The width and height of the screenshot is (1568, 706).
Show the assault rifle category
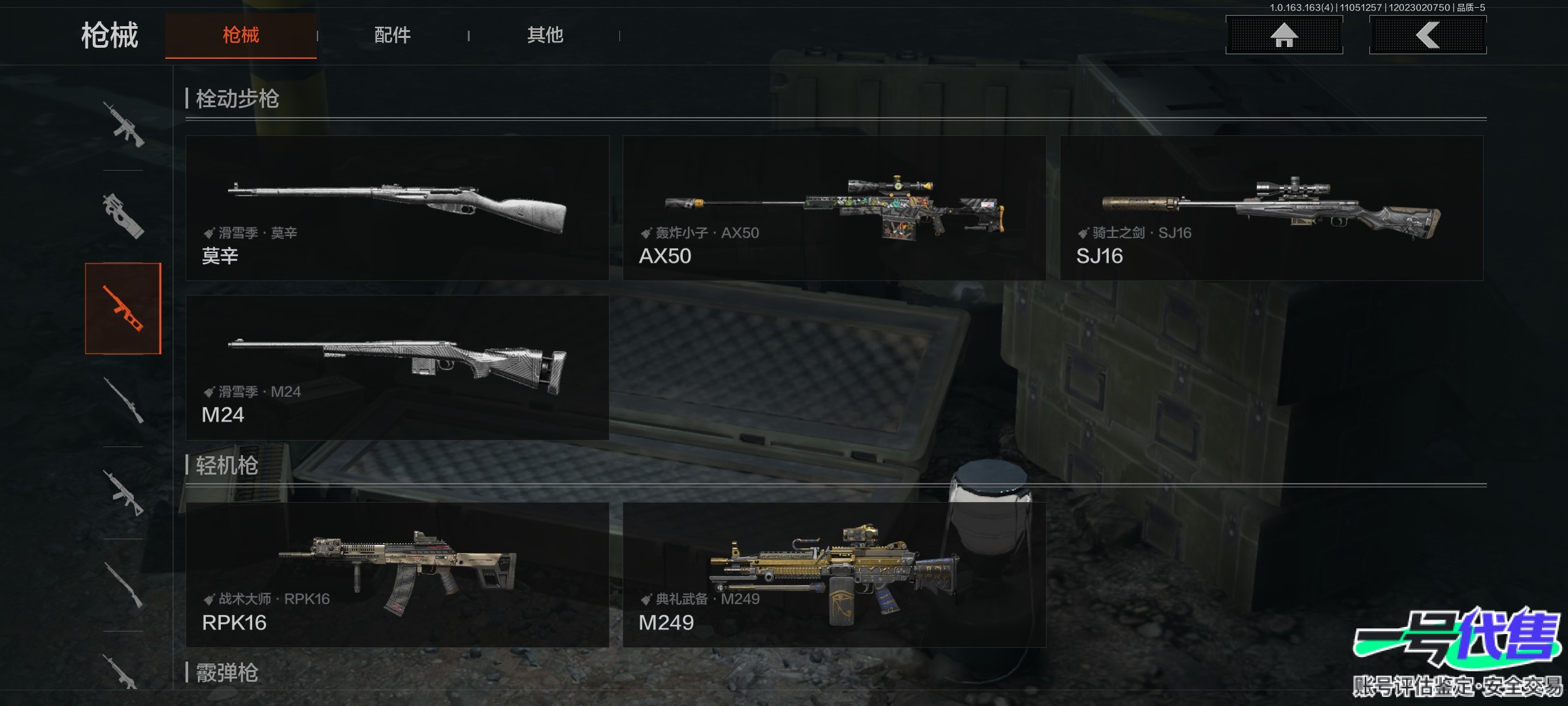point(123,124)
